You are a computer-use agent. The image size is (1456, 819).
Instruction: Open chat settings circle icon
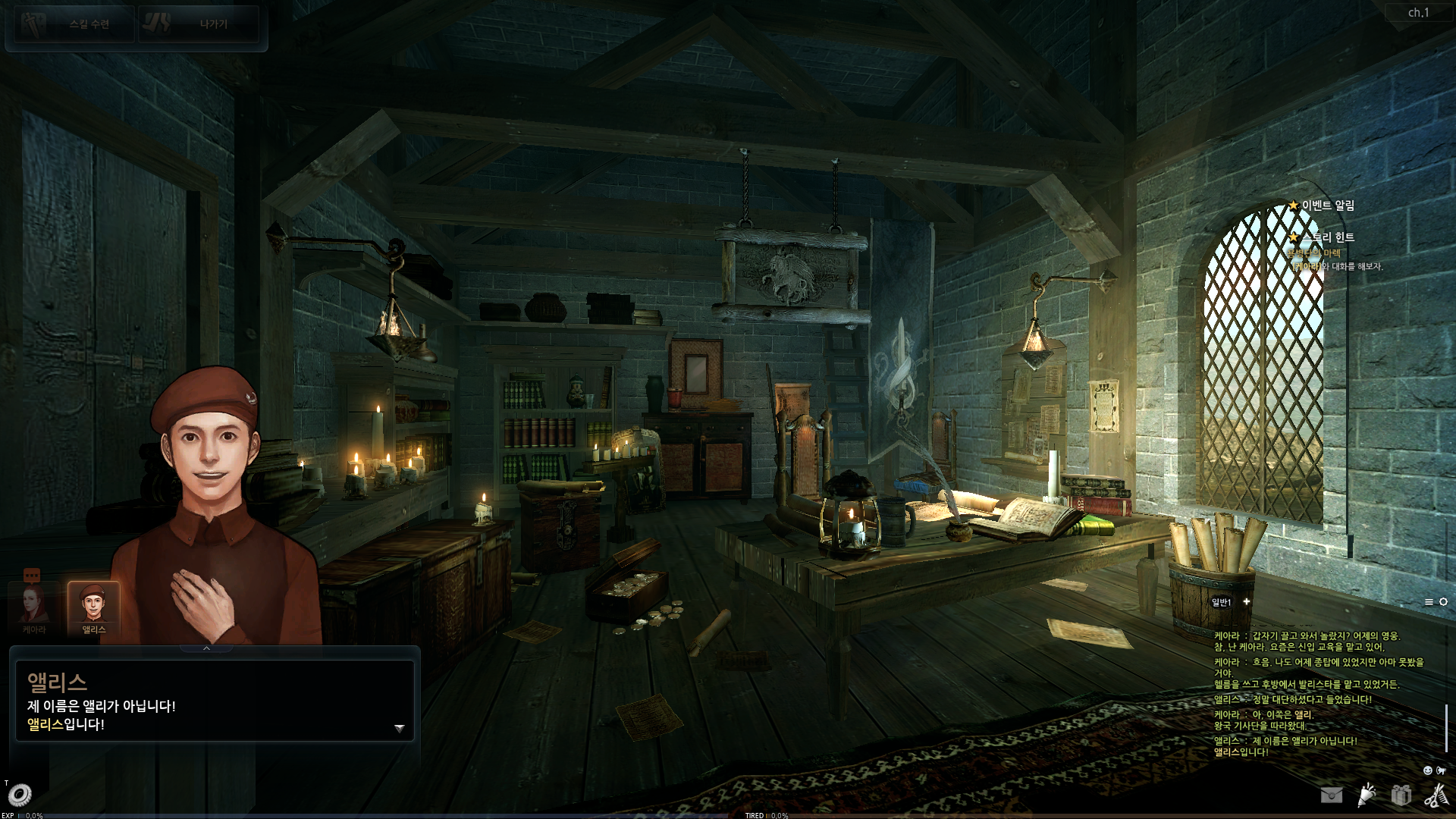click(1443, 602)
